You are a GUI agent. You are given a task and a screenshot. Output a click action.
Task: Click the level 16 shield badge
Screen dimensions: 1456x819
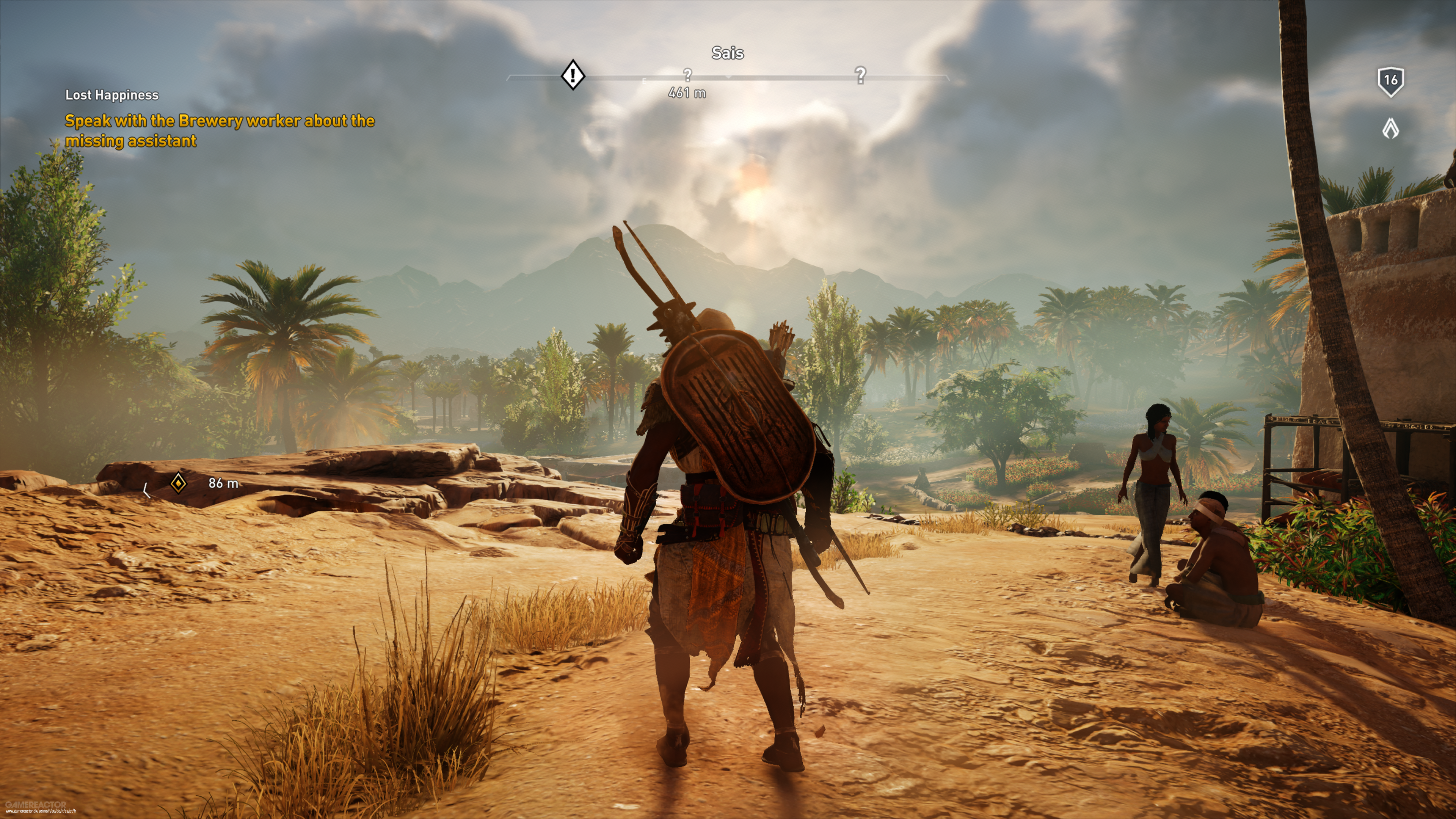(1390, 82)
